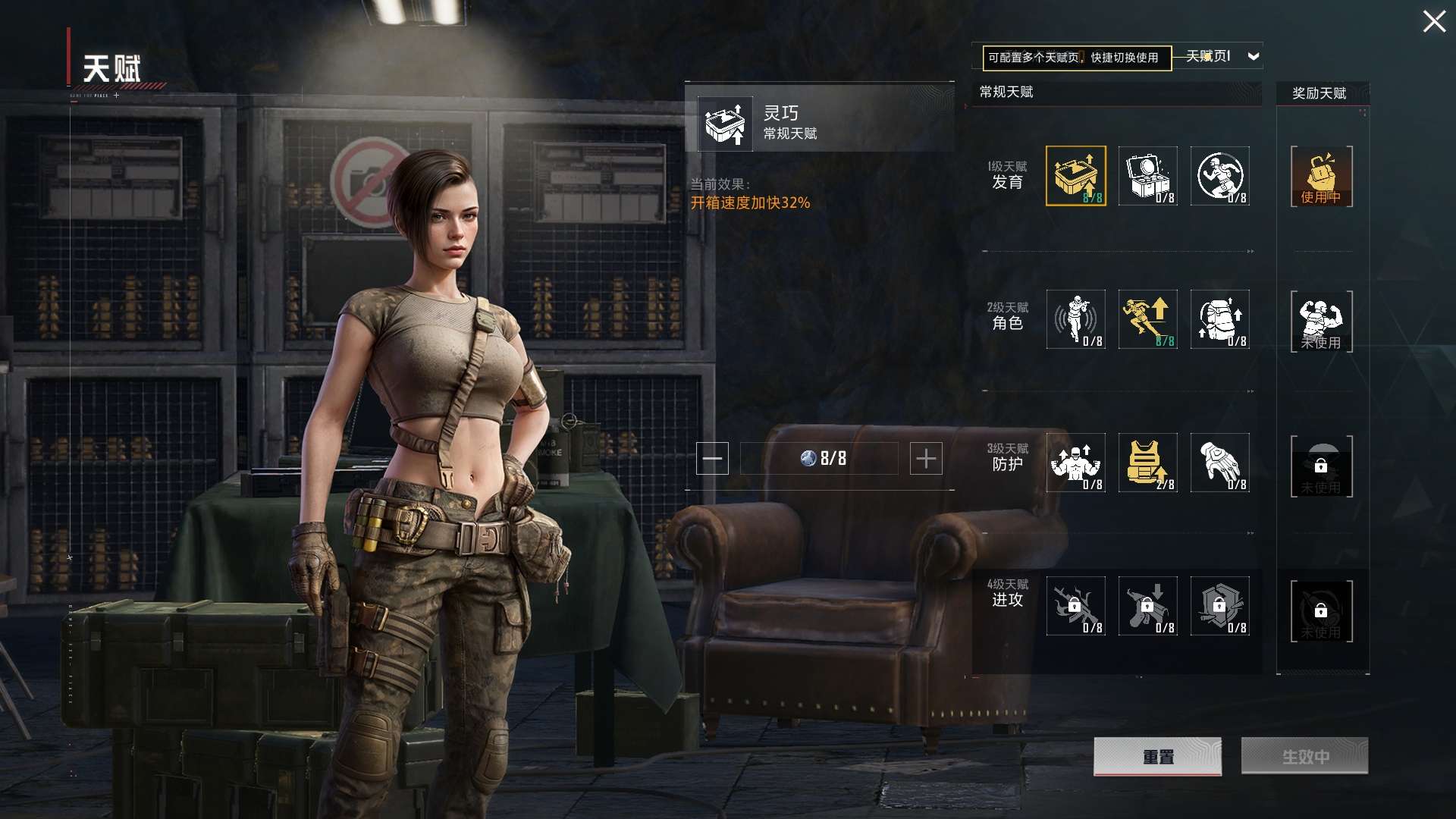
Task: Click the 重置 reset button
Action: pyautogui.click(x=1157, y=756)
